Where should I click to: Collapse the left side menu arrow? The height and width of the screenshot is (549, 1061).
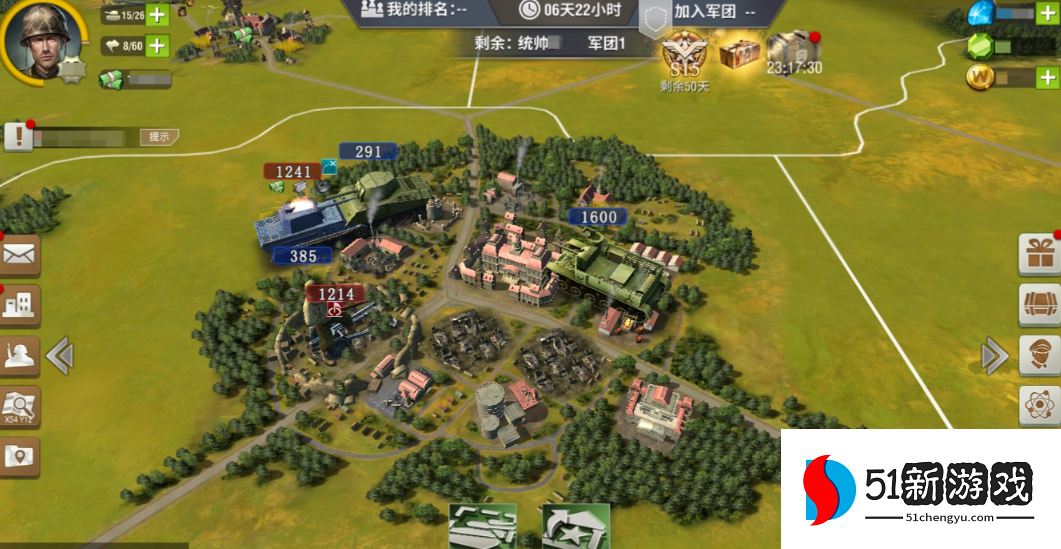[x=60, y=354]
